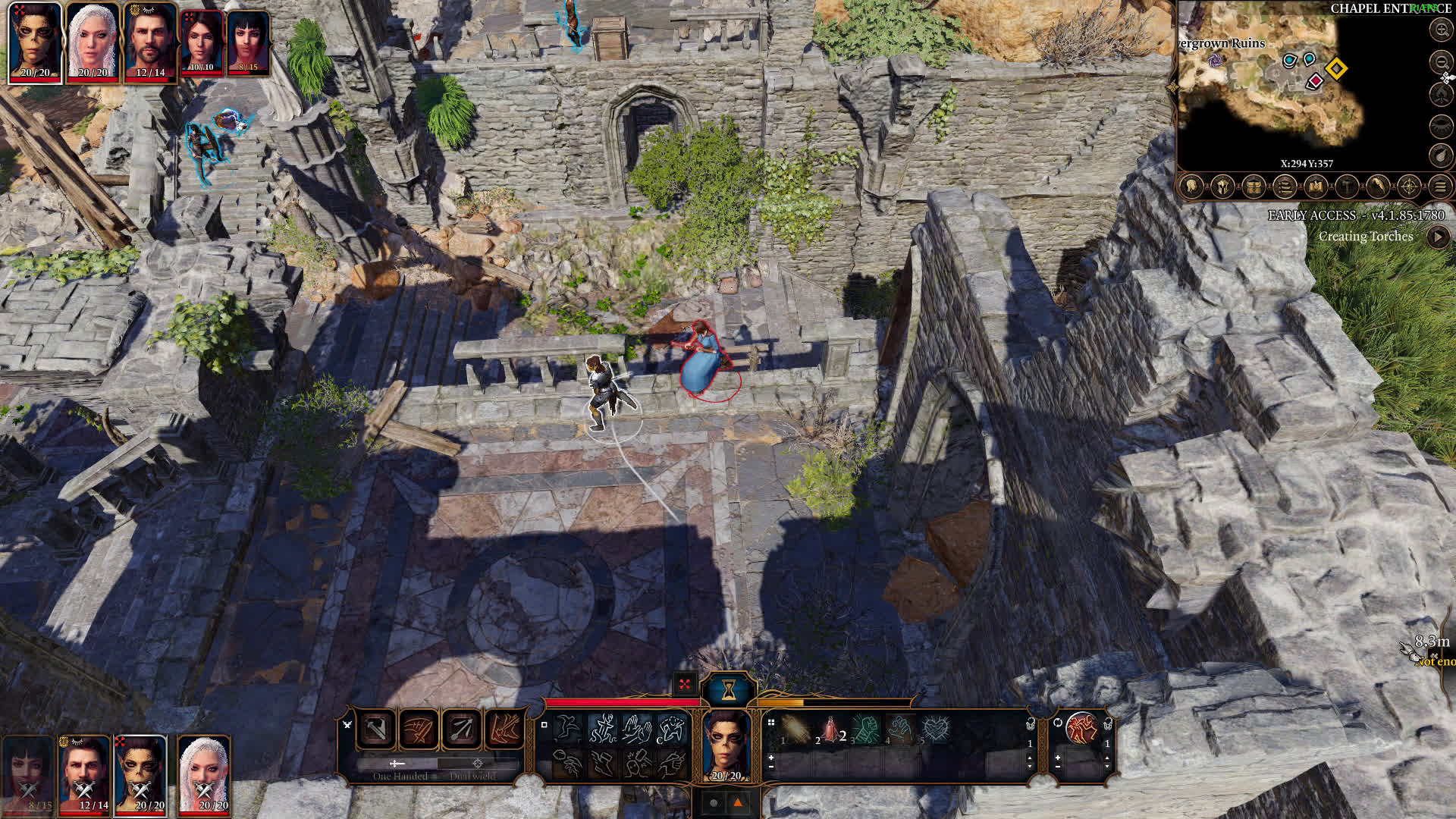Open the crafting hammer icon

click(x=1347, y=187)
